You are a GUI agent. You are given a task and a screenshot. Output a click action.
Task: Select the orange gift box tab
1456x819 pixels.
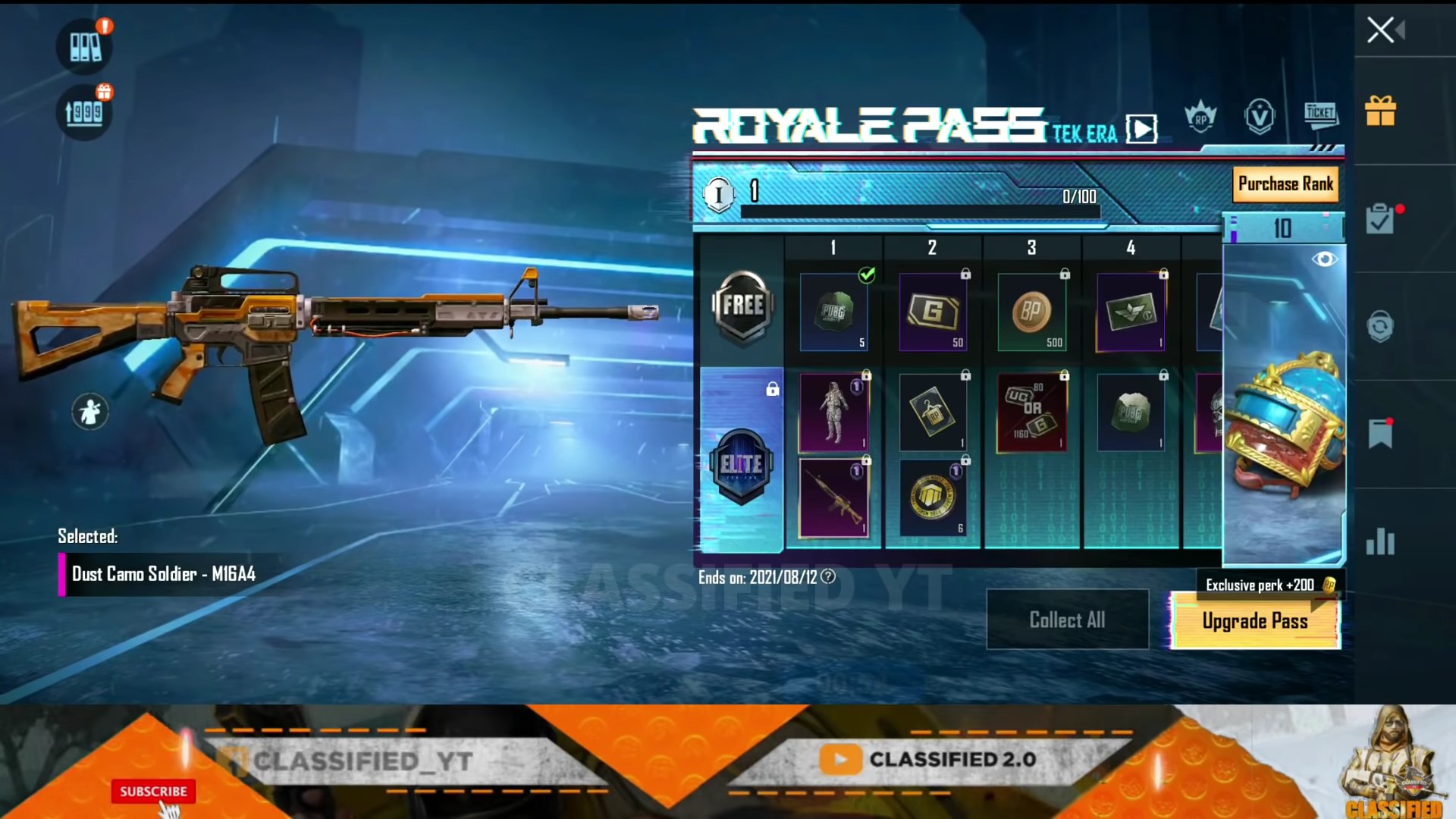[1380, 111]
